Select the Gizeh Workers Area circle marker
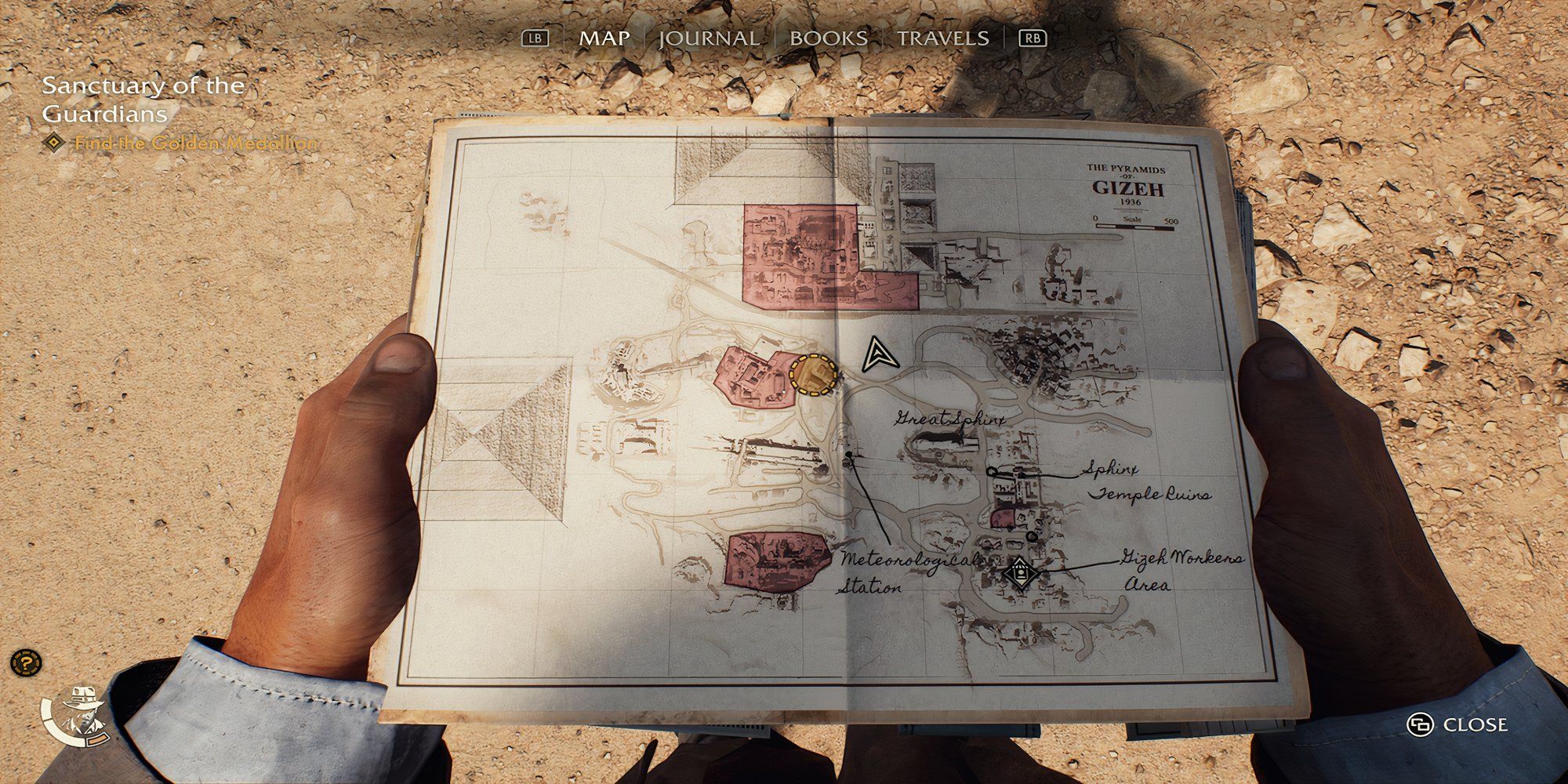The height and width of the screenshot is (784, 1568). pyautogui.click(x=1031, y=535)
